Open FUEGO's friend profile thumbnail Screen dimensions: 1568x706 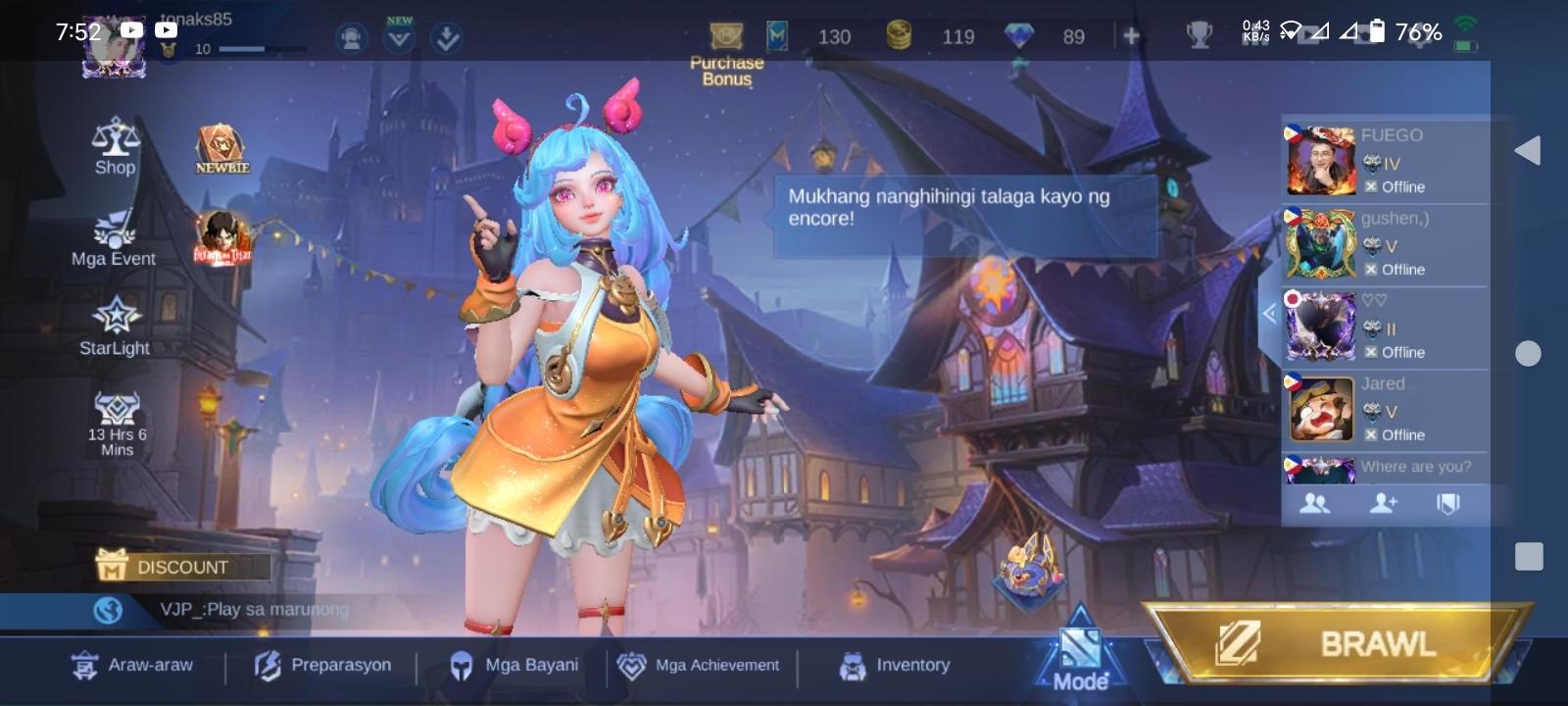(1321, 160)
